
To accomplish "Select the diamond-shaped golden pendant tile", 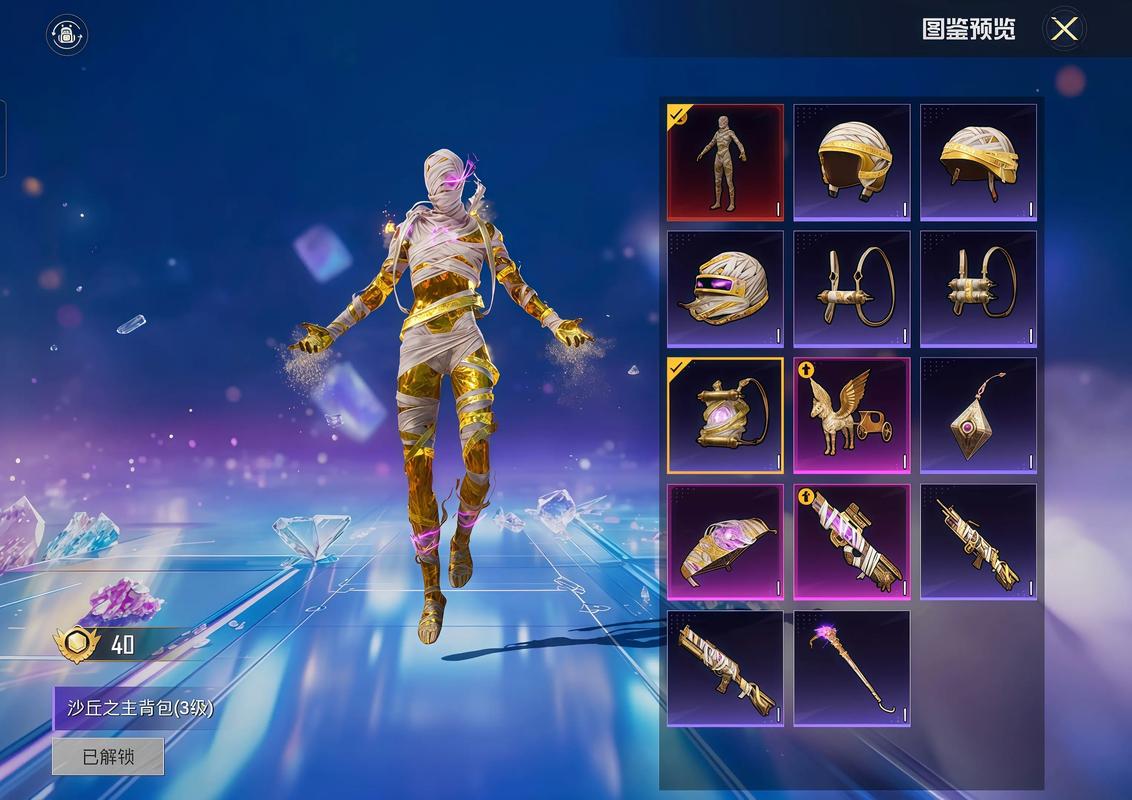I will point(978,415).
